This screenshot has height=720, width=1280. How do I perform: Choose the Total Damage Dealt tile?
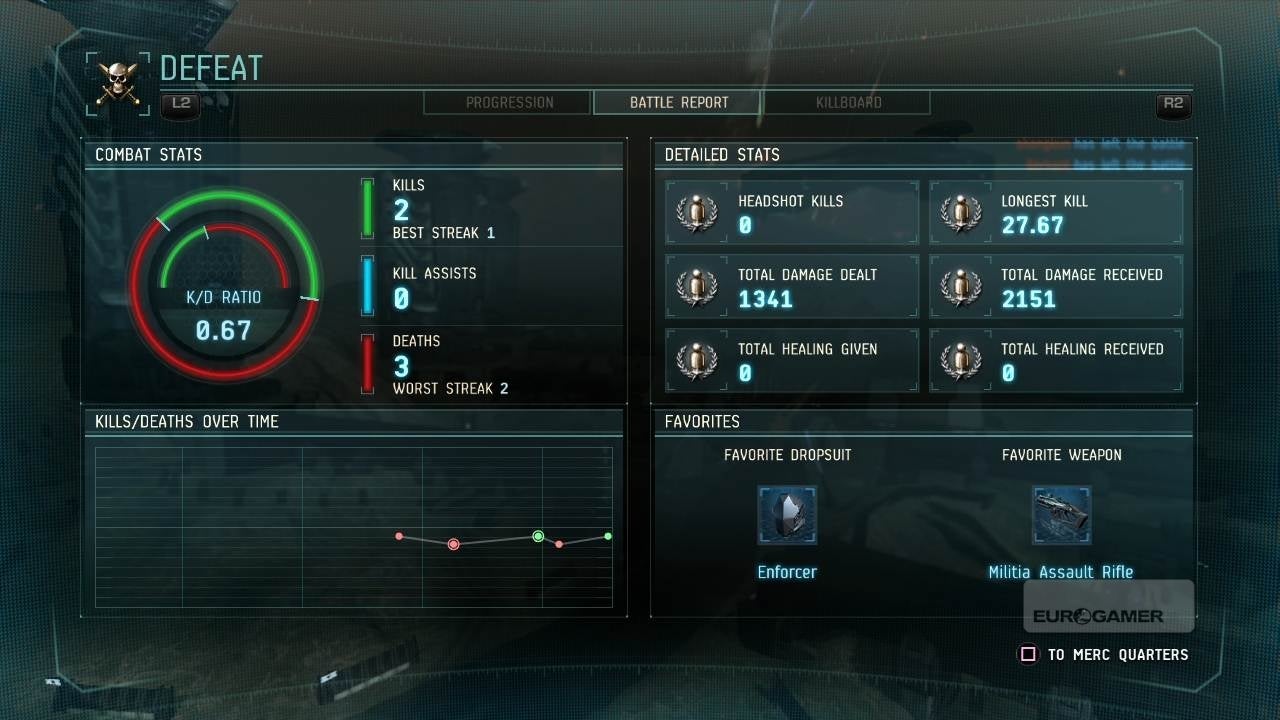[793, 287]
